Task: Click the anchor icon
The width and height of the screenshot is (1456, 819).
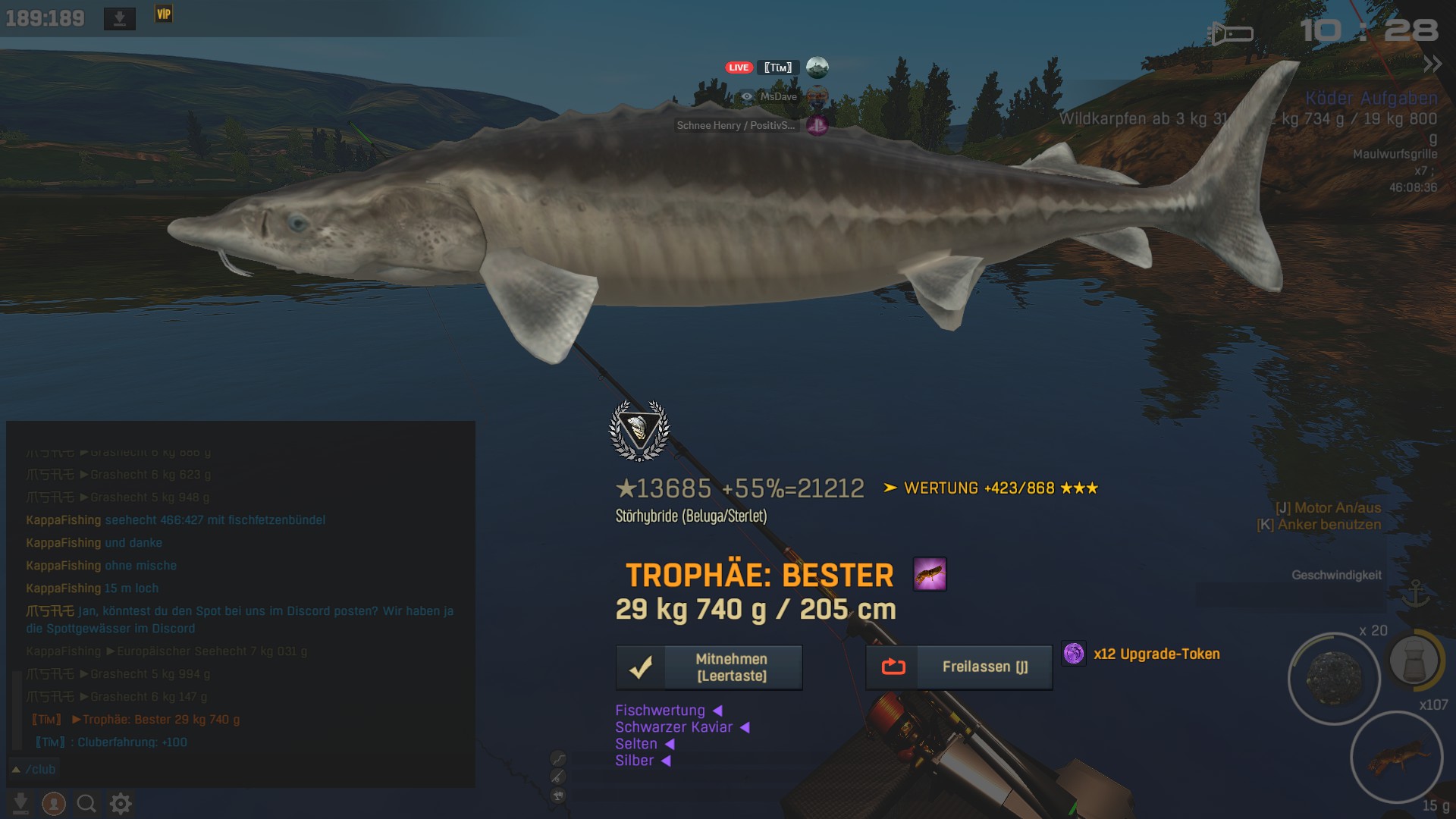Action: pos(1415,594)
